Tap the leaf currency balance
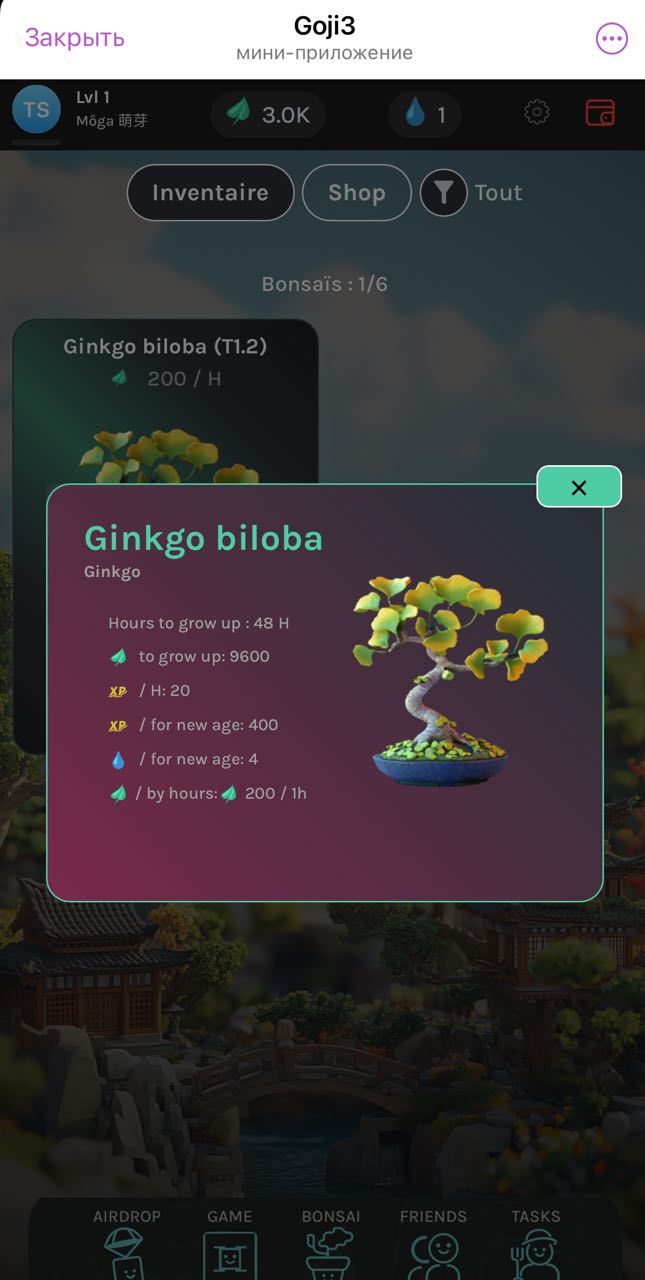The height and width of the screenshot is (1280, 645). click(x=268, y=115)
